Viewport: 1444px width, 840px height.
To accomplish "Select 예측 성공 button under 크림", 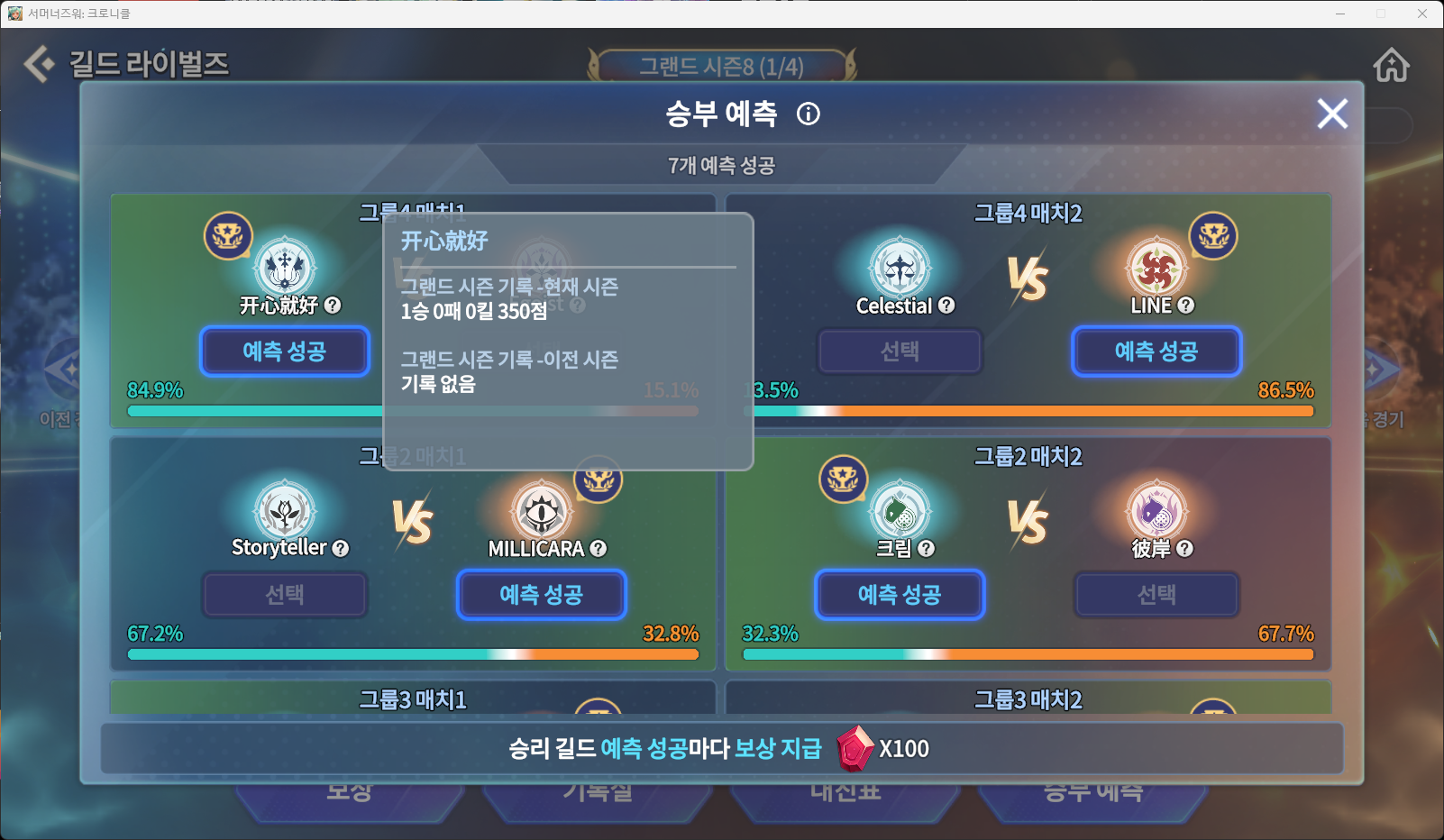I will 900,595.
